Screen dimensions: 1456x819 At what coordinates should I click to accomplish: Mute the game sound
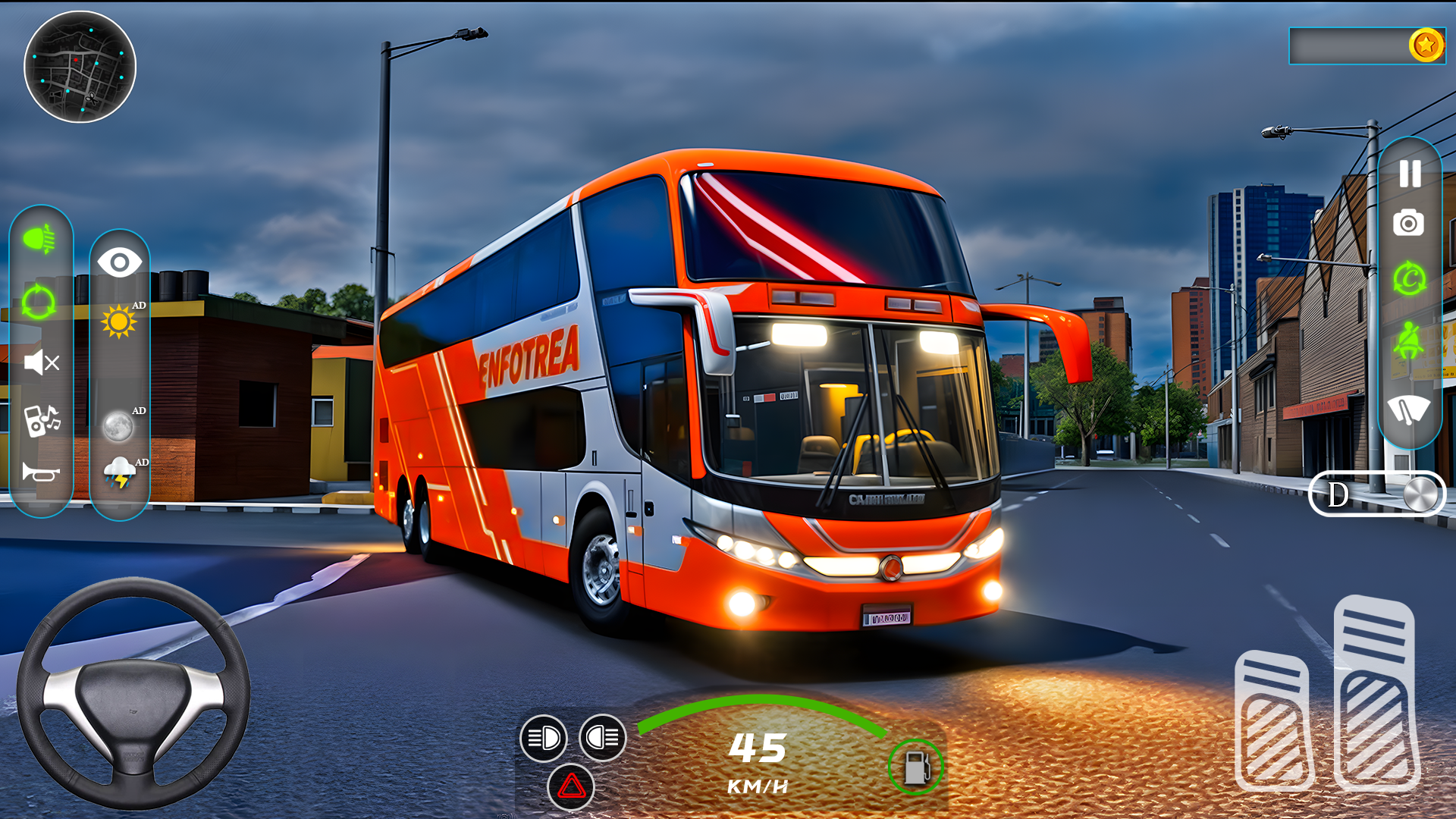coord(42,362)
